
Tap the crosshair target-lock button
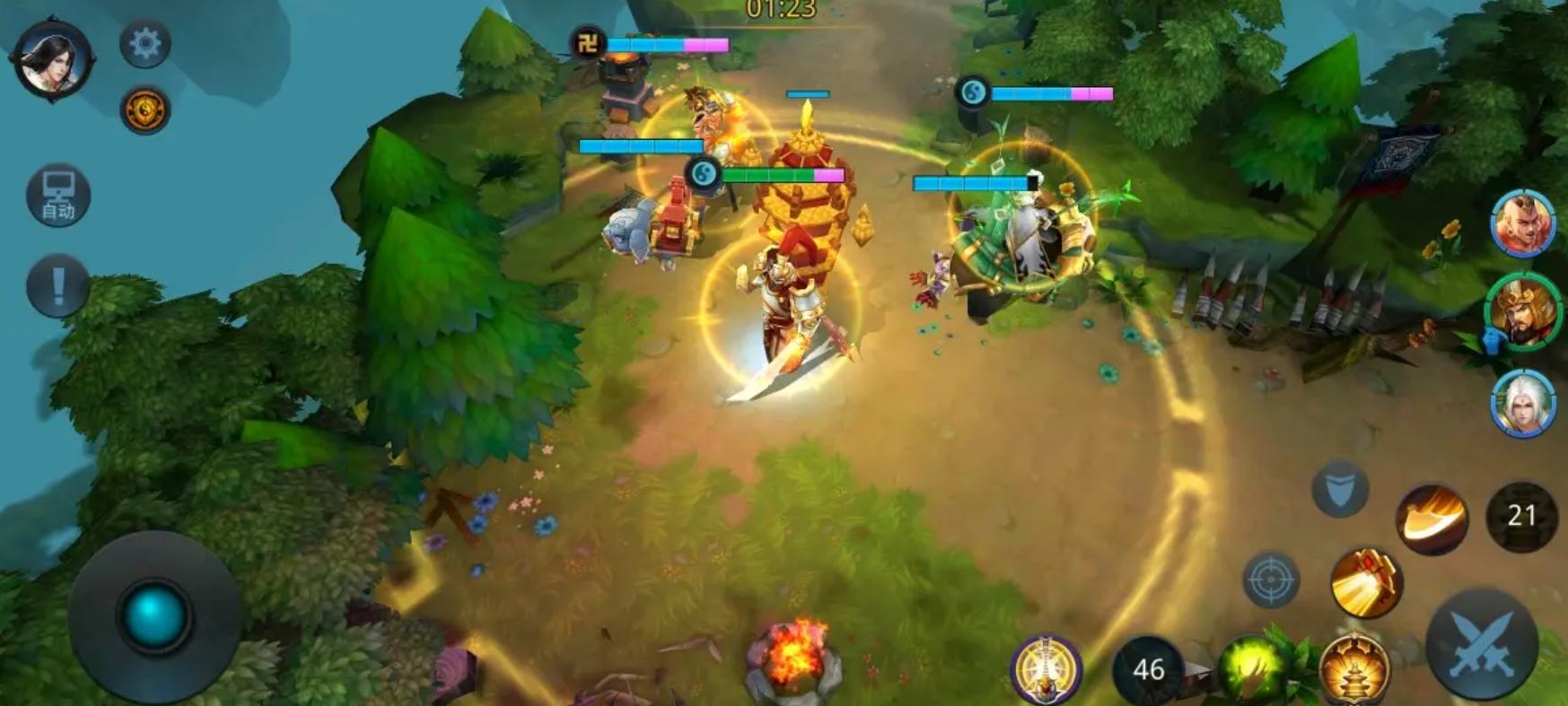click(1271, 580)
